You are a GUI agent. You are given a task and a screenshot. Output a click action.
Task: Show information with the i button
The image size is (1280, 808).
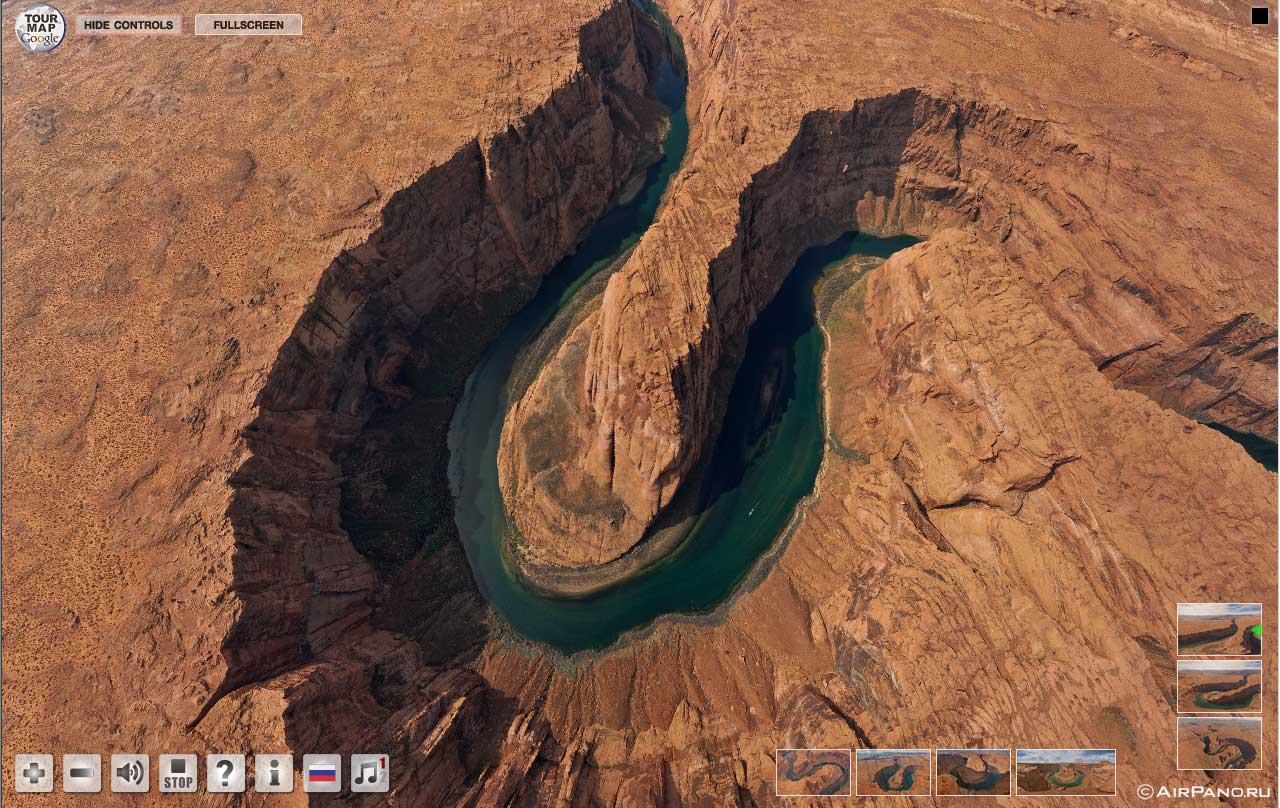(274, 773)
